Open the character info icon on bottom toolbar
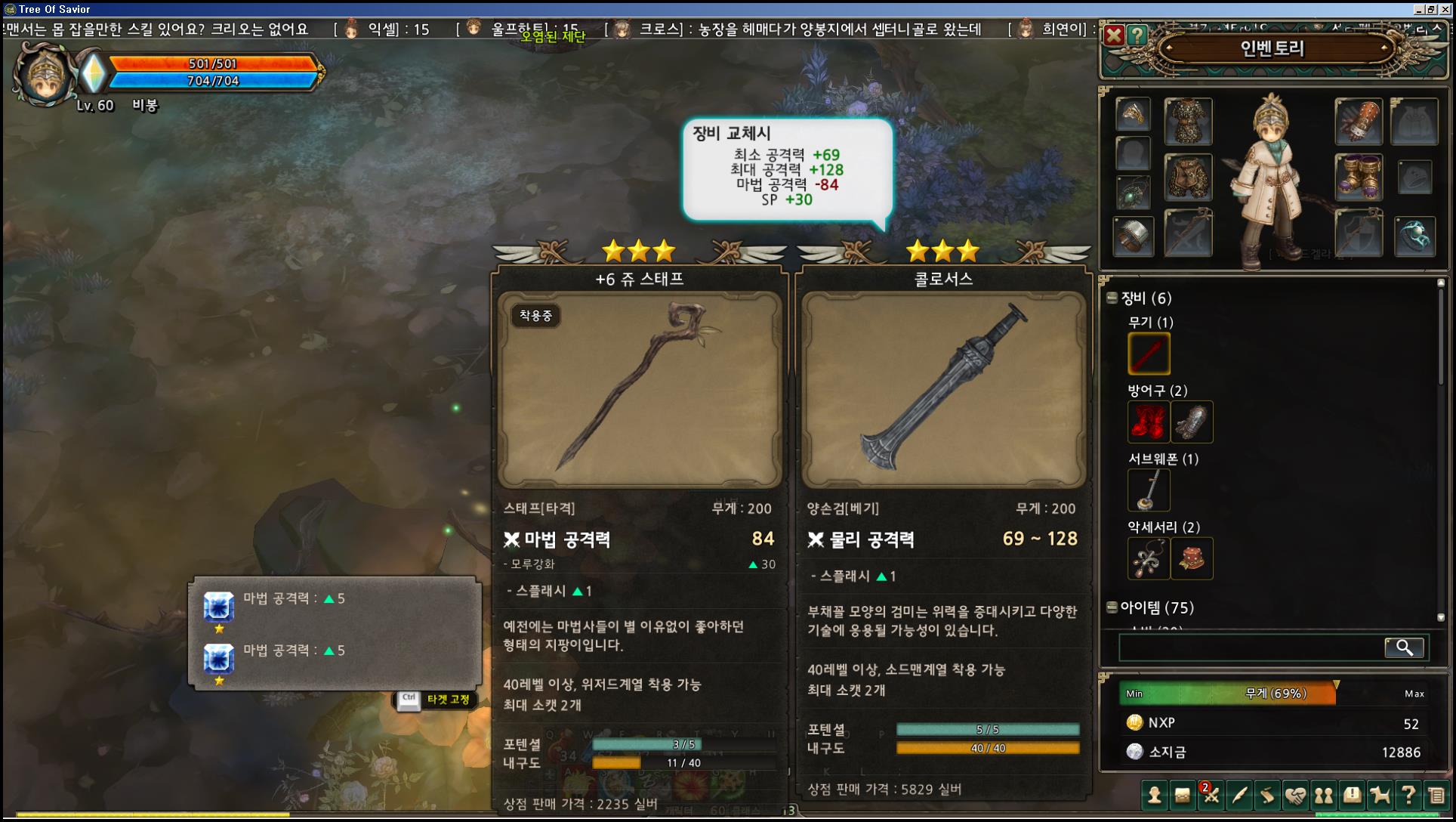 click(1153, 796)
